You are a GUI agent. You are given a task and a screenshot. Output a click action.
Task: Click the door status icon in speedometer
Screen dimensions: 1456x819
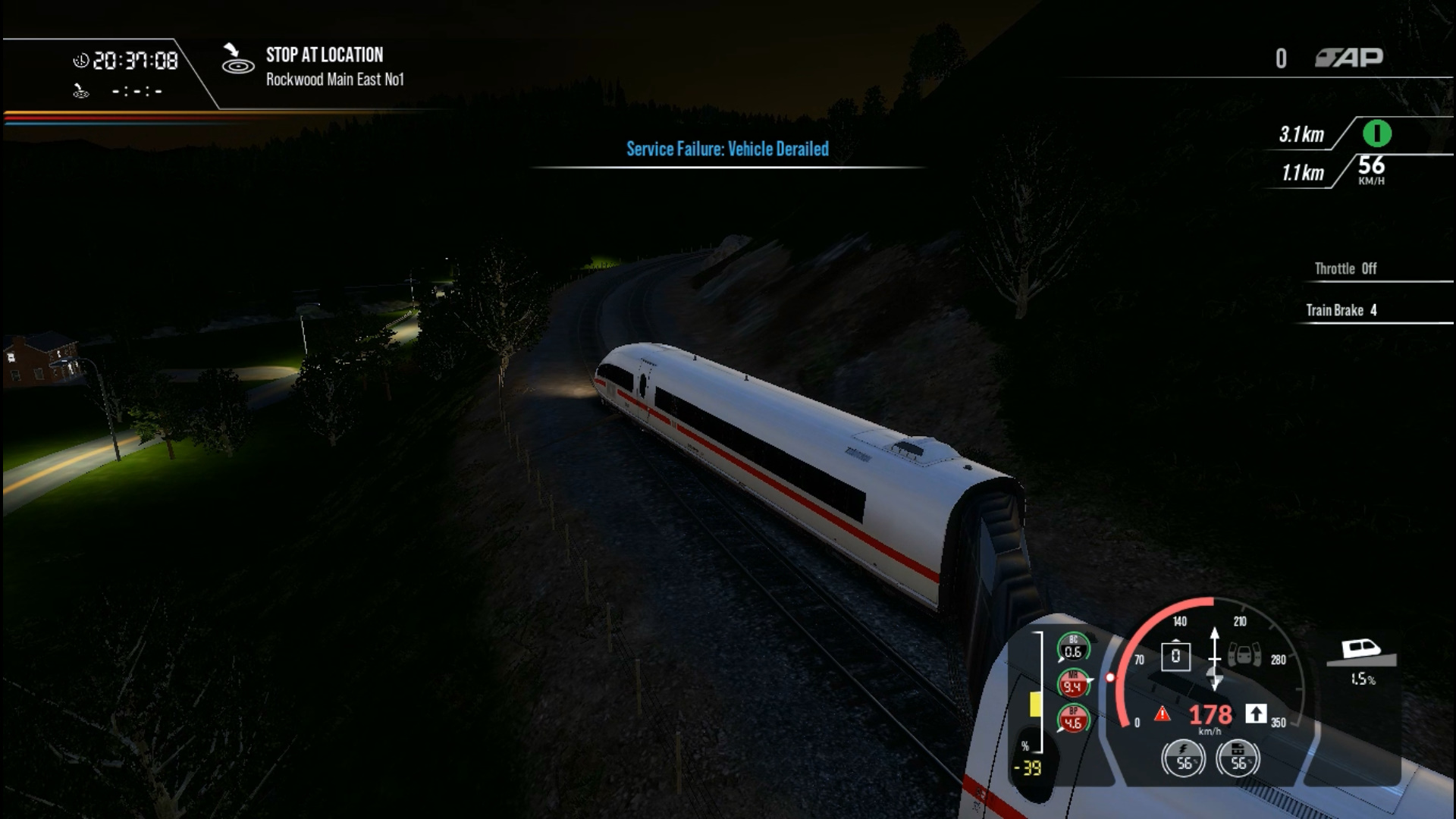pos(1244,654)
